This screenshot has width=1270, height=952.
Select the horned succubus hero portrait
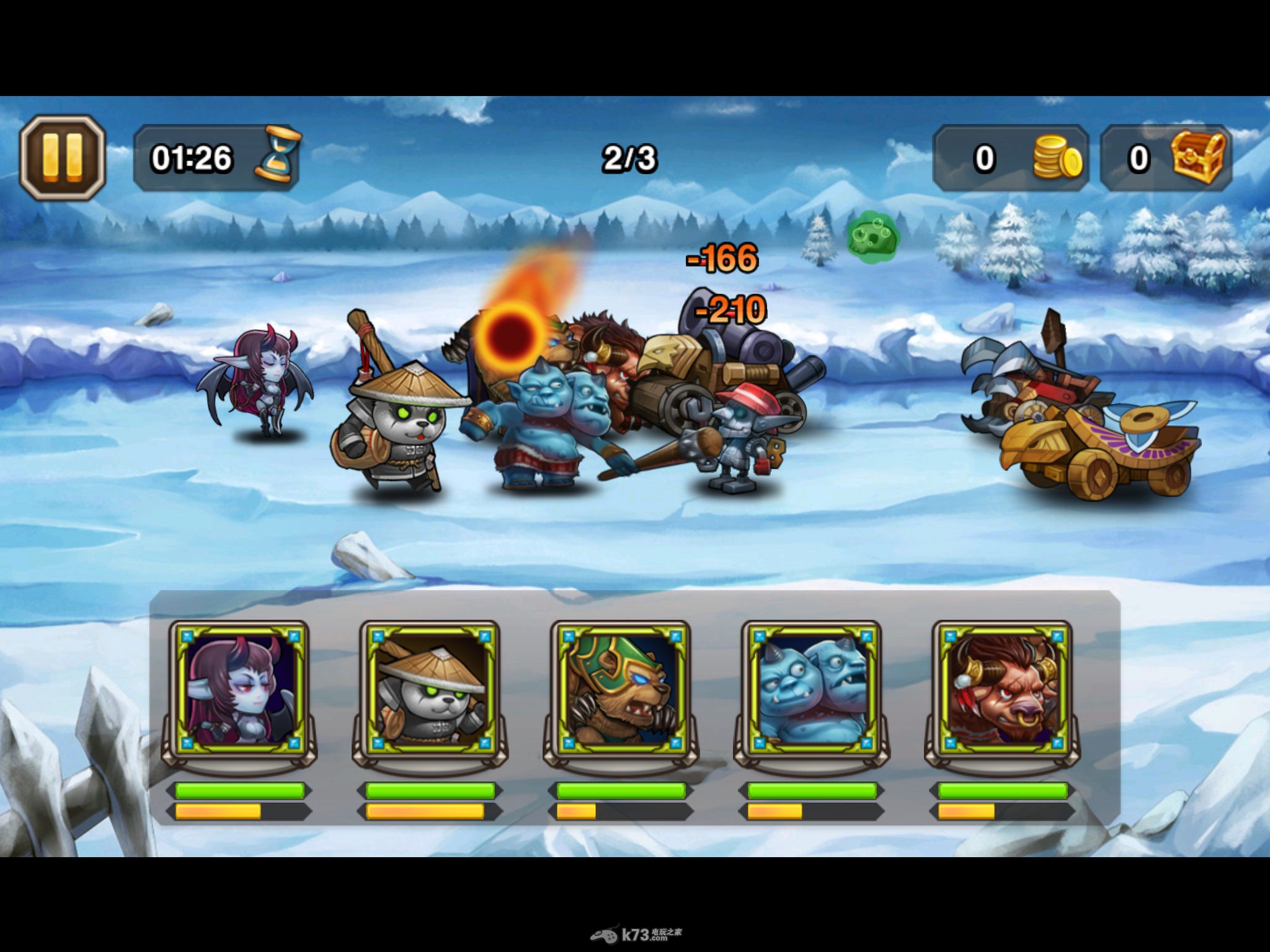(x=239, y=692)
